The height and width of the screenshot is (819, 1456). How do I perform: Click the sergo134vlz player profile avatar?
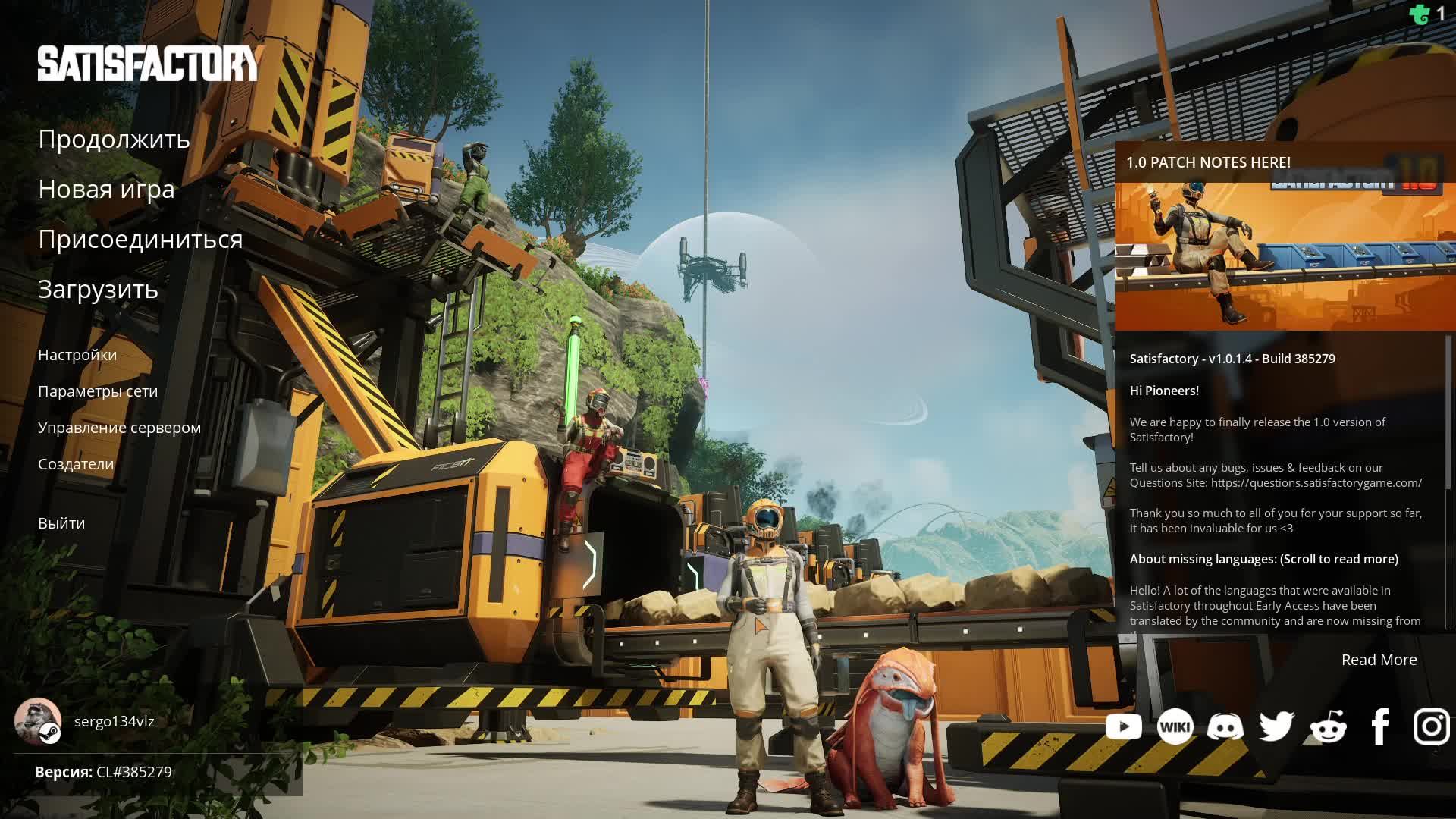(38, 721)
